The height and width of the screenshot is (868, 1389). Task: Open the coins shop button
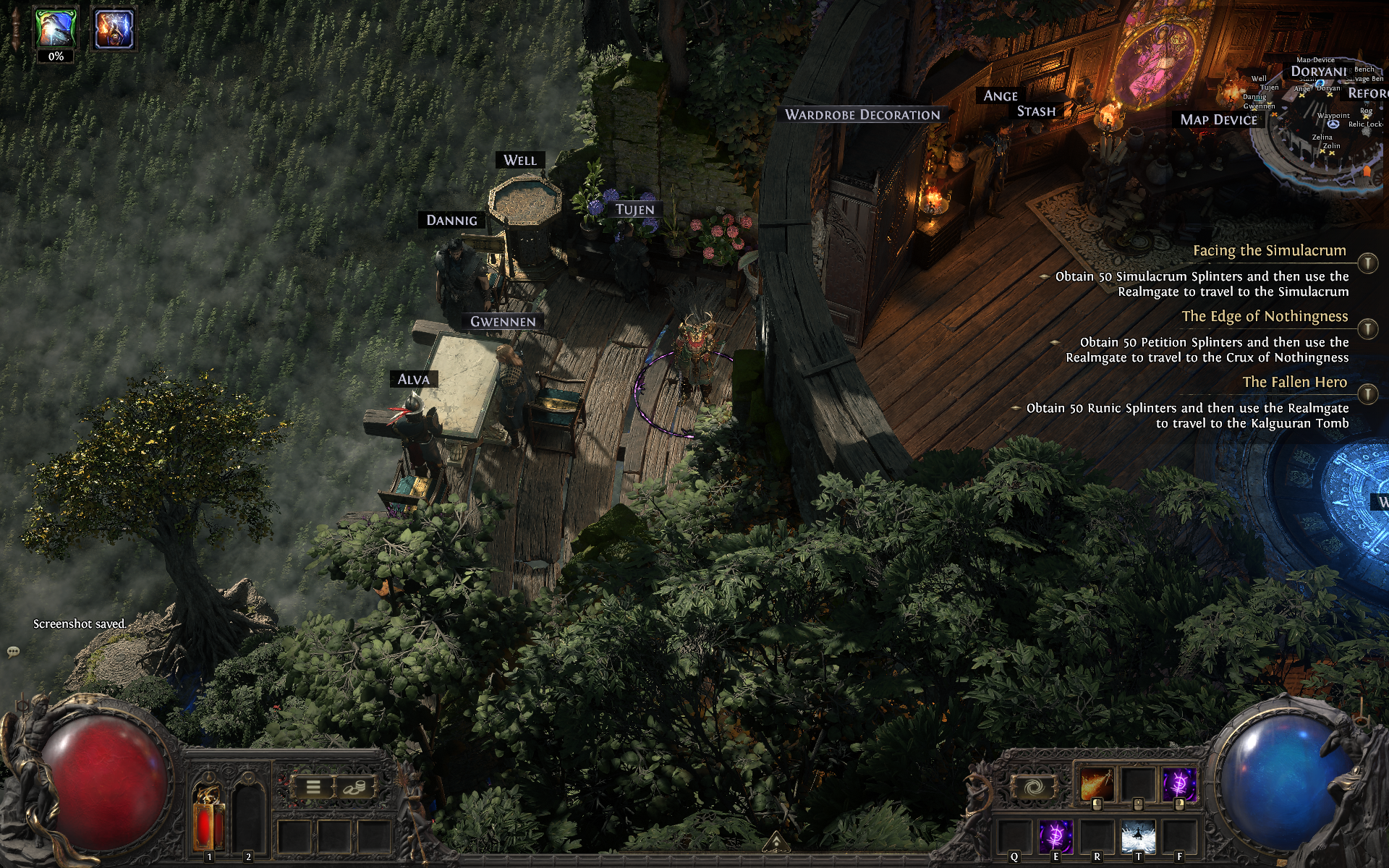click(355, 787)
